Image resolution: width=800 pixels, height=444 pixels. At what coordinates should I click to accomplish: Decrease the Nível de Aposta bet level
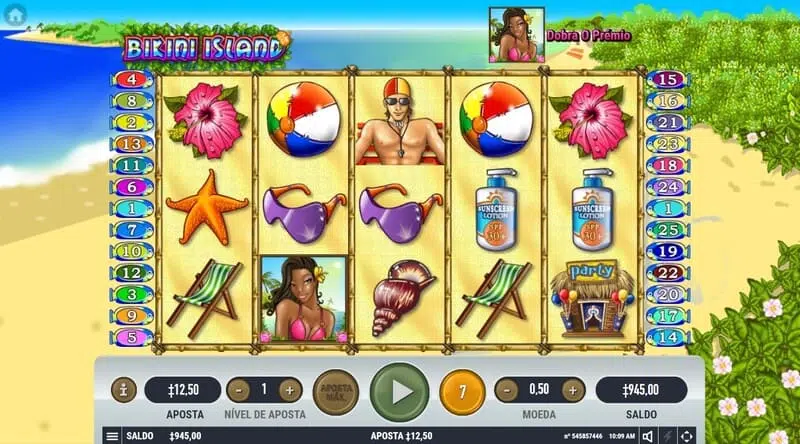coord(238,390)
